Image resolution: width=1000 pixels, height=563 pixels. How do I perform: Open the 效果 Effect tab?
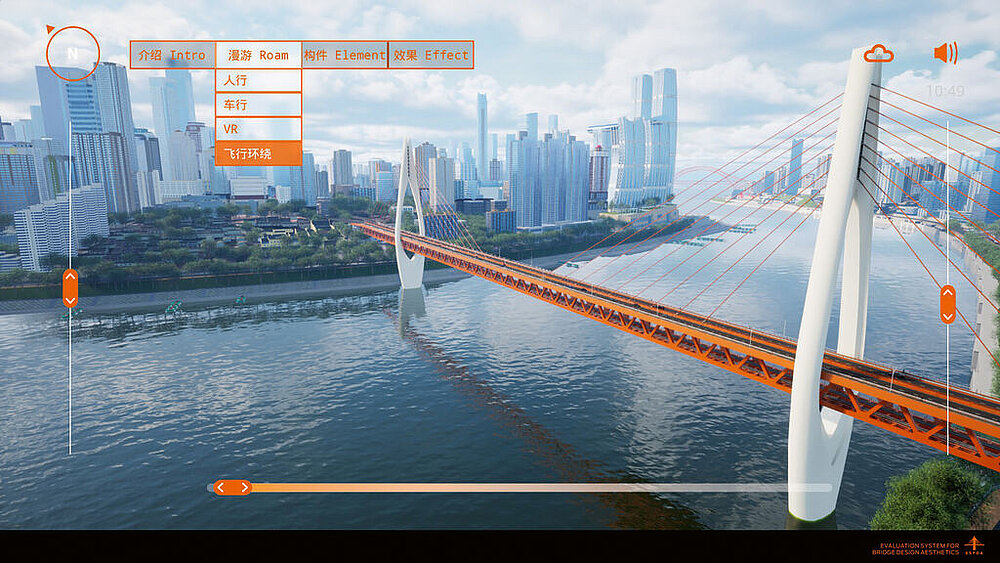(x=430, y=55)
